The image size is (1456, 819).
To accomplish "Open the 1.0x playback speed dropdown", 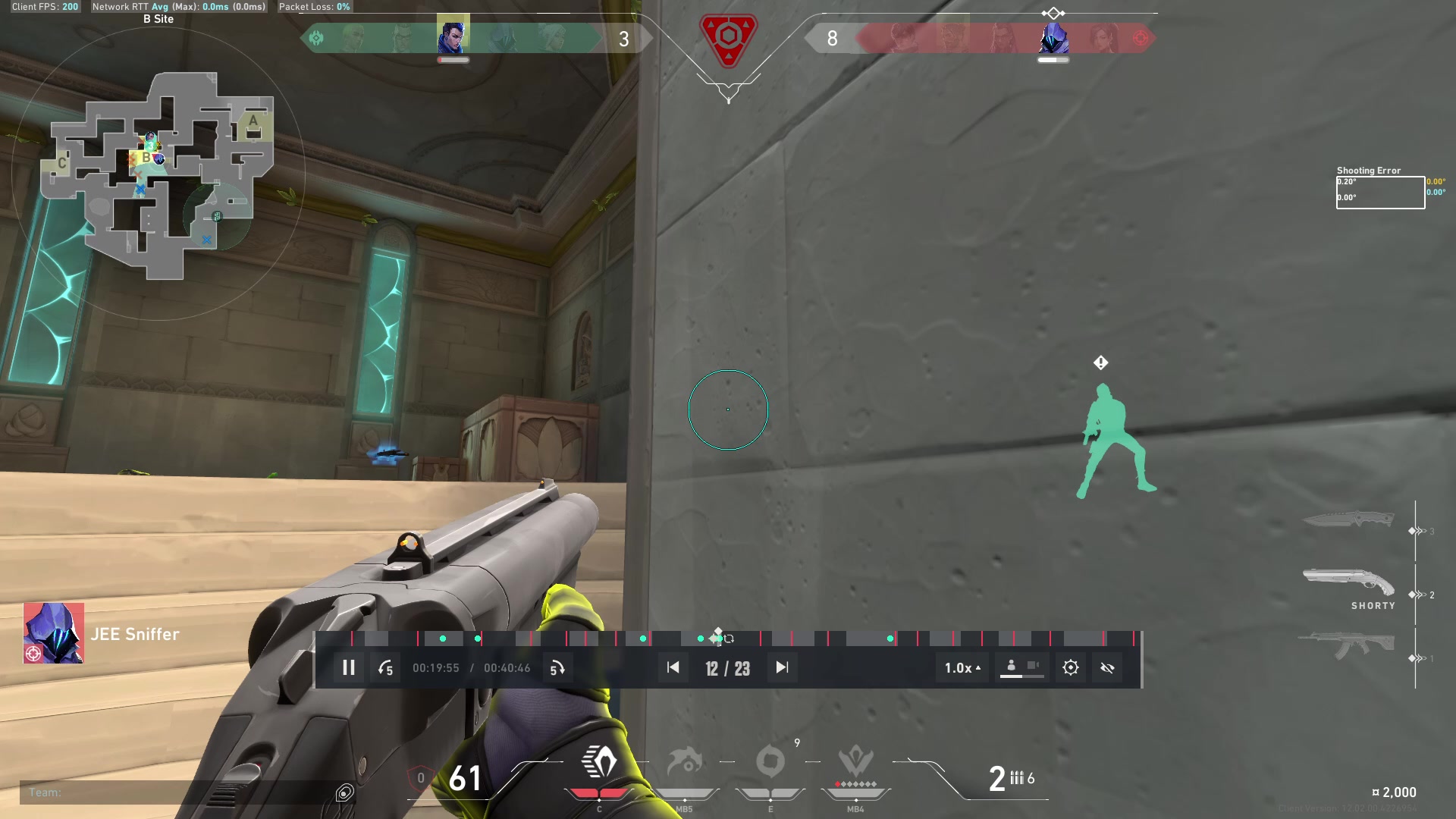I will (x=961, y=668).
